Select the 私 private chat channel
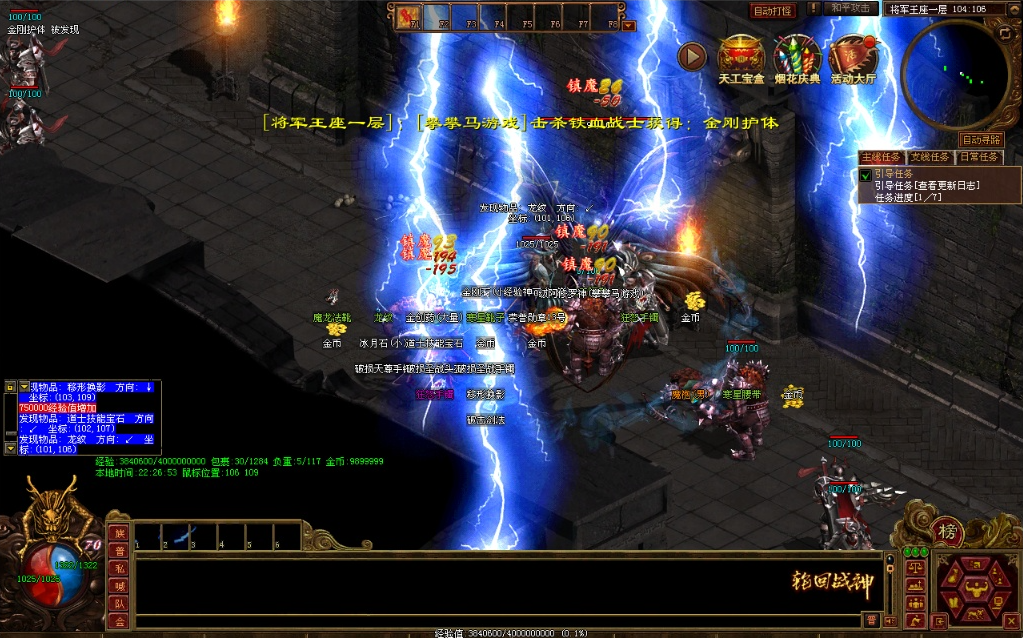 click(x=120, y=568)
